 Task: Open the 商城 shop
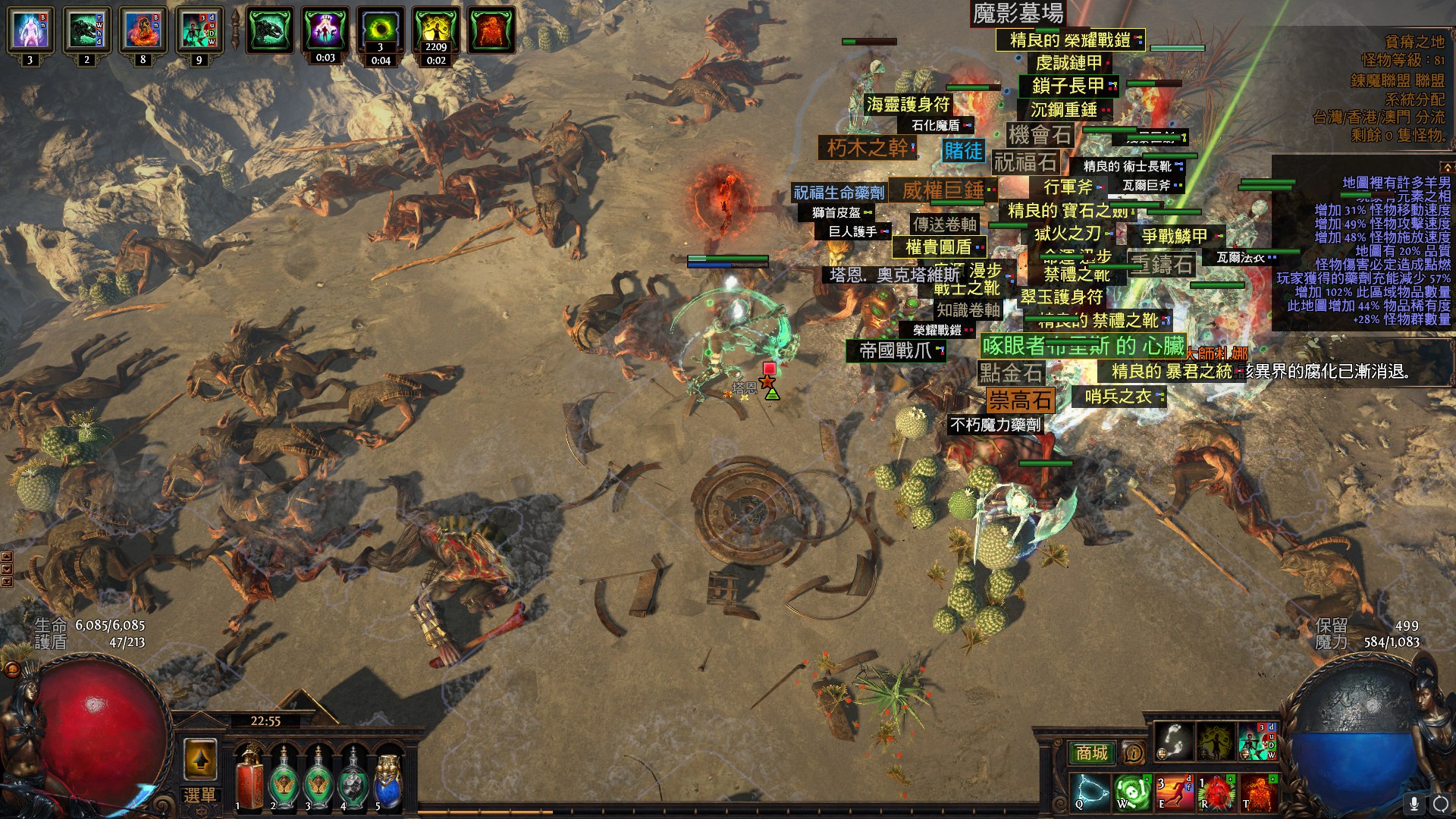point(1091,753)
